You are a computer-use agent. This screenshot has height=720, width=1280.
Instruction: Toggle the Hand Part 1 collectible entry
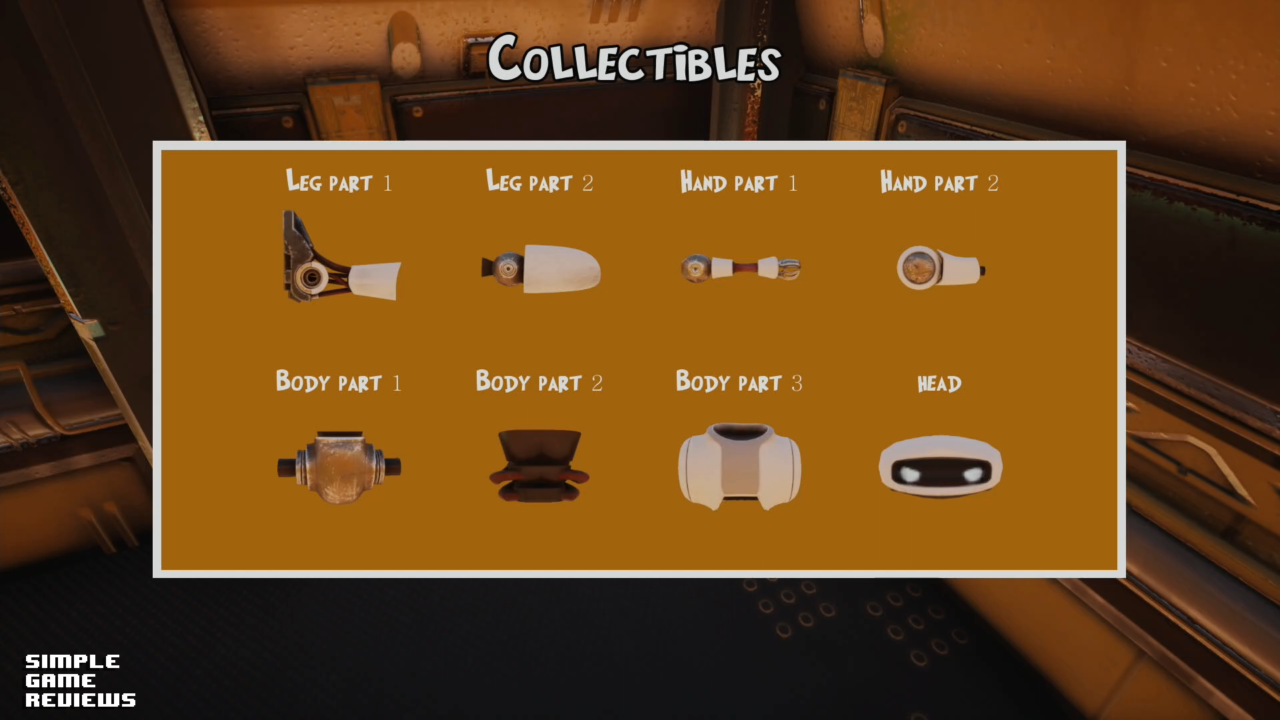[740, 266]
